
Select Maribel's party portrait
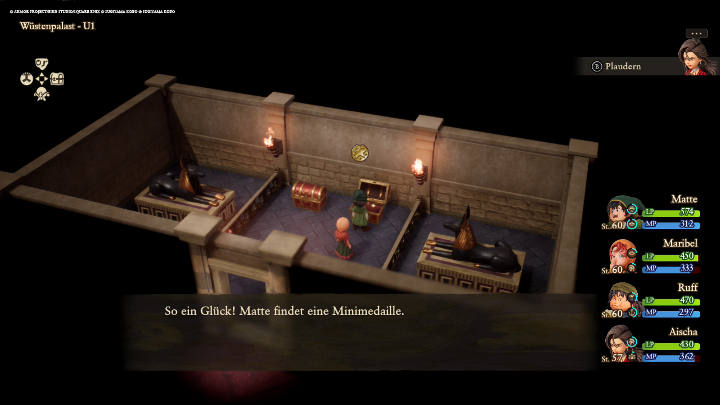coord(622,256)
